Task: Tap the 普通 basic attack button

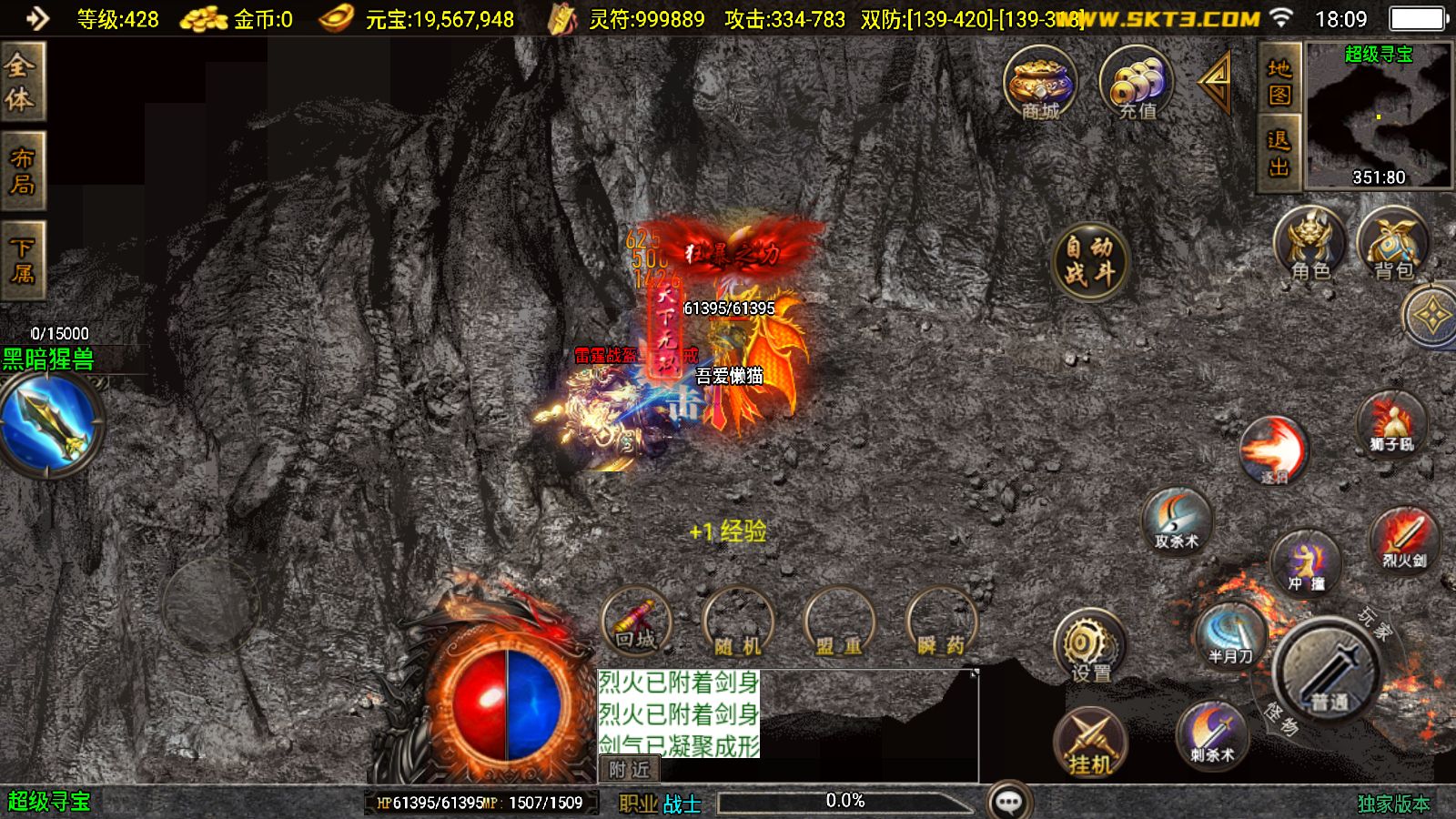Action: [x=1328, y=673]
